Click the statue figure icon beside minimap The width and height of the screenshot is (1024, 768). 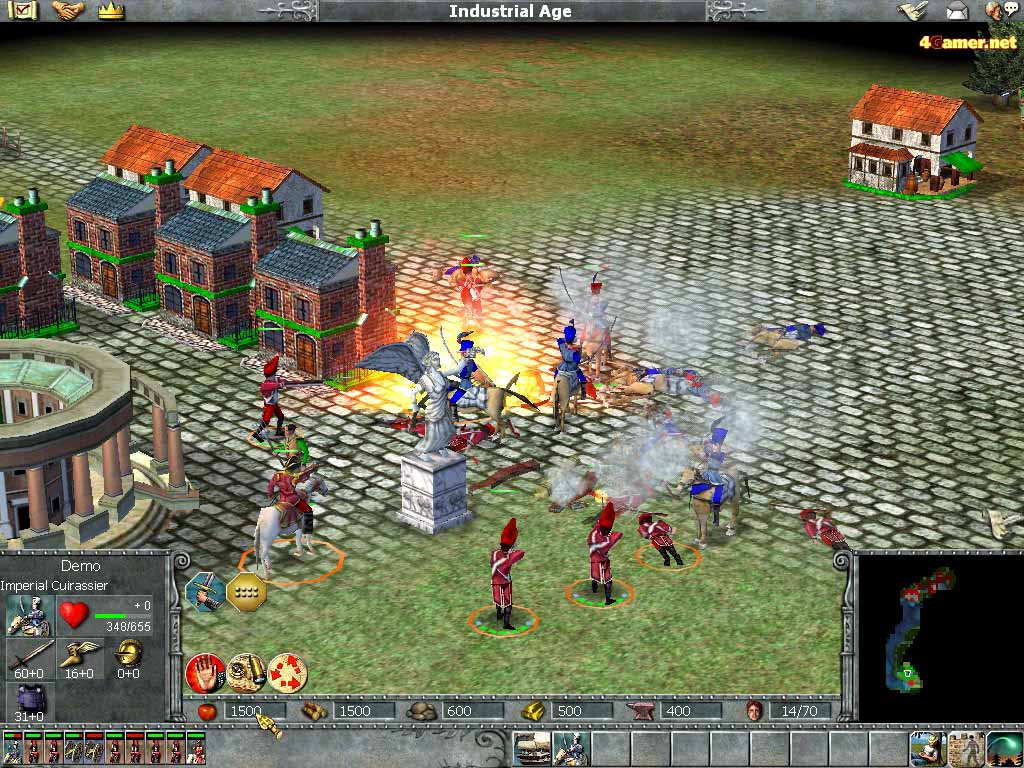(965, 749)
